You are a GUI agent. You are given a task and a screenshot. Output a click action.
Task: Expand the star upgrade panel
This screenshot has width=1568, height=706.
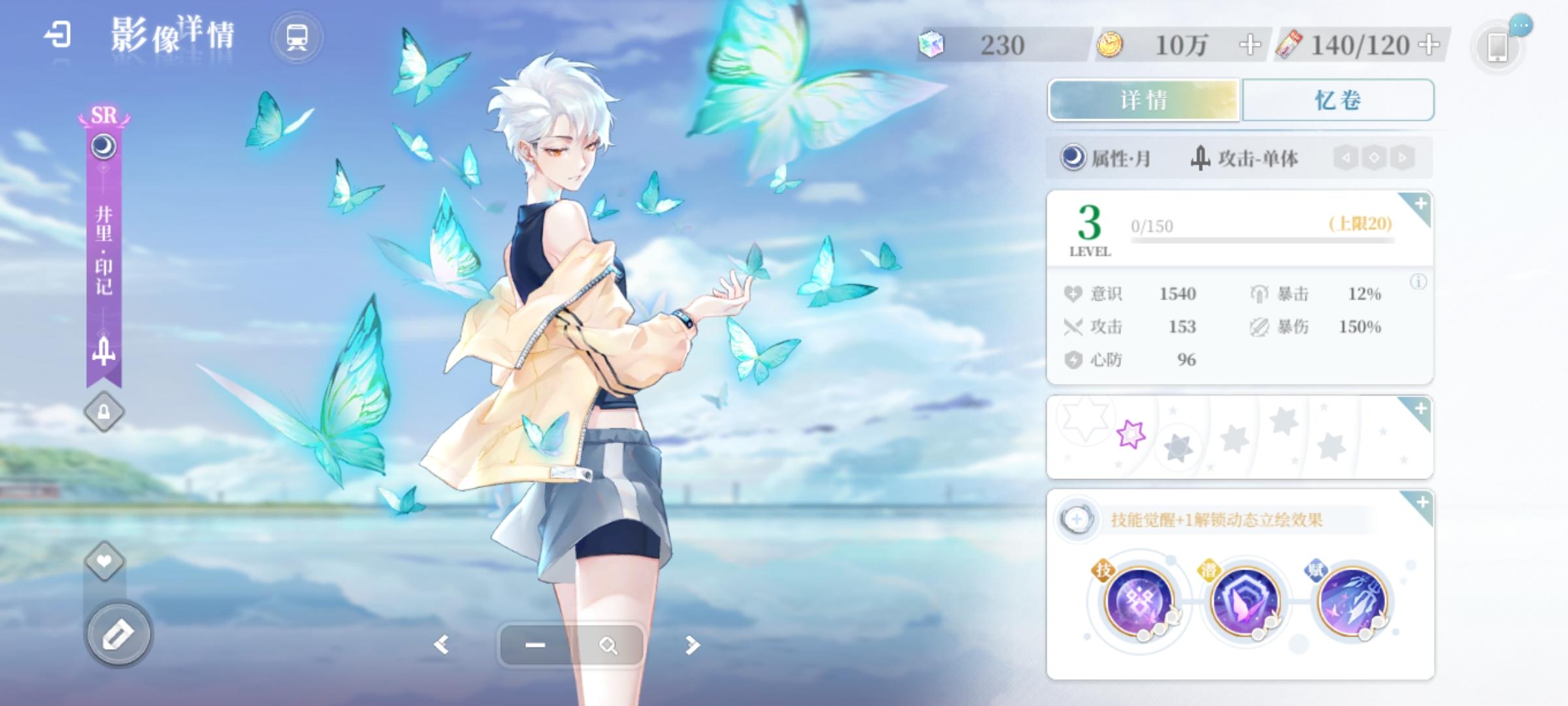(1420, 409)
